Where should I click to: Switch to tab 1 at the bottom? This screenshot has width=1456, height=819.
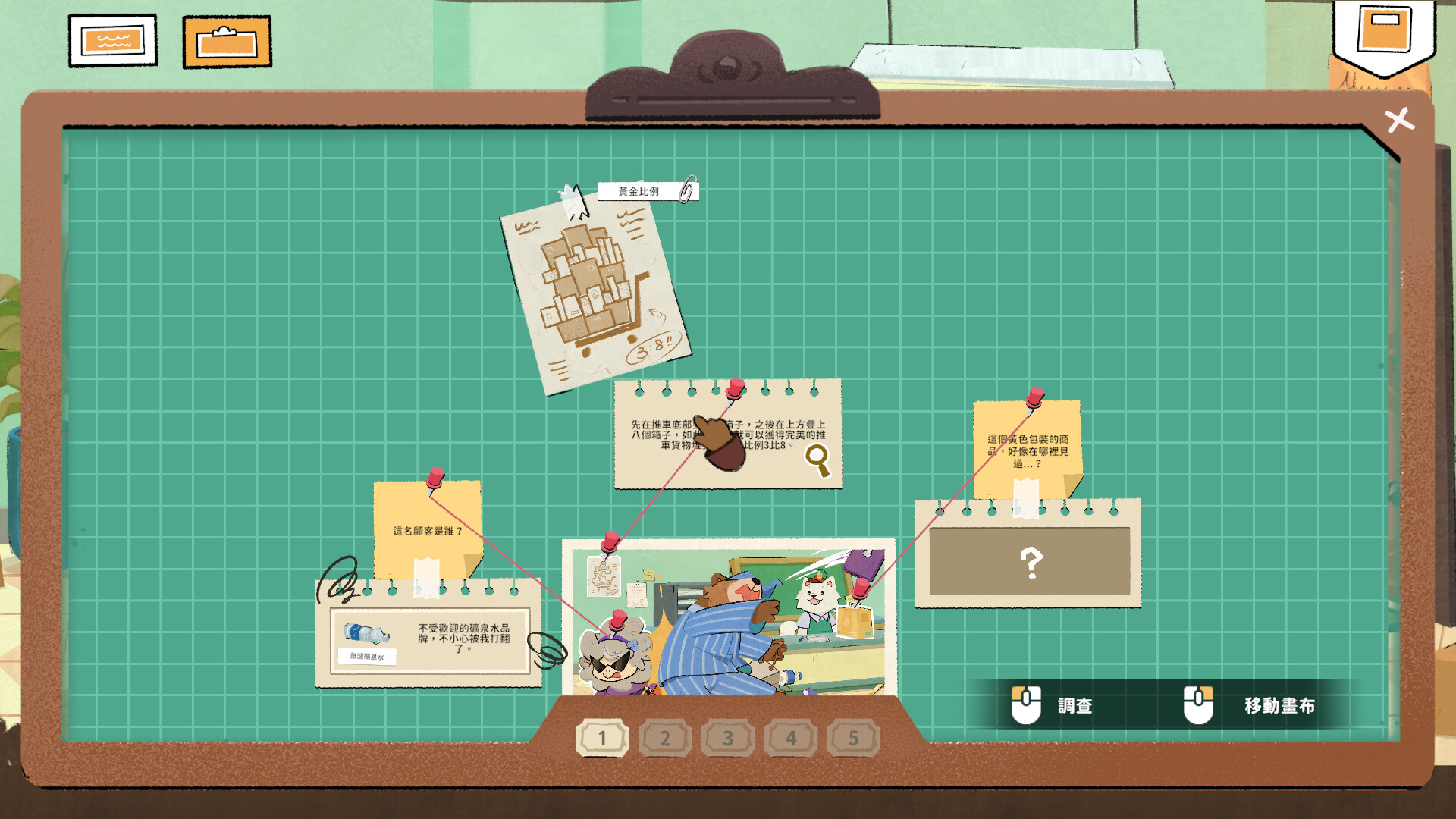point(603,736)
